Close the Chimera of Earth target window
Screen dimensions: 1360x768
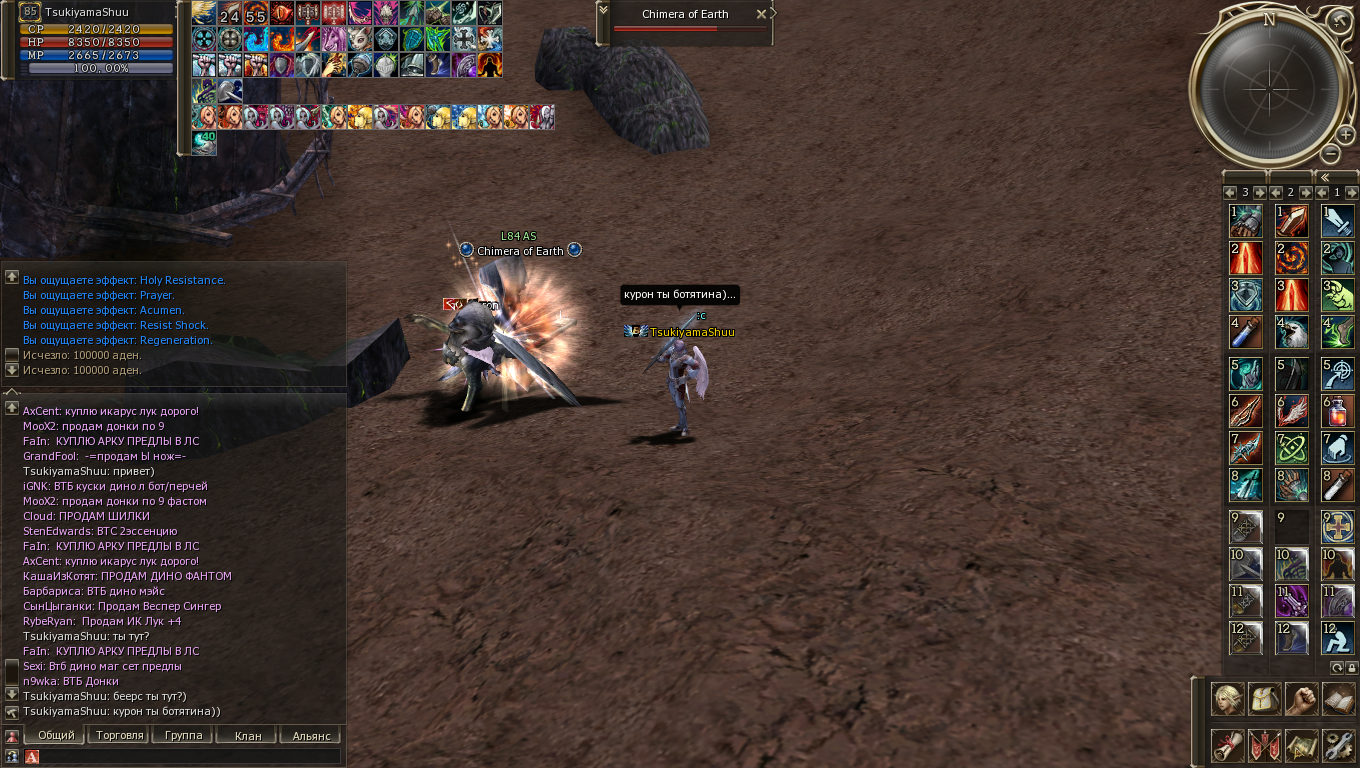coord(761,14)
